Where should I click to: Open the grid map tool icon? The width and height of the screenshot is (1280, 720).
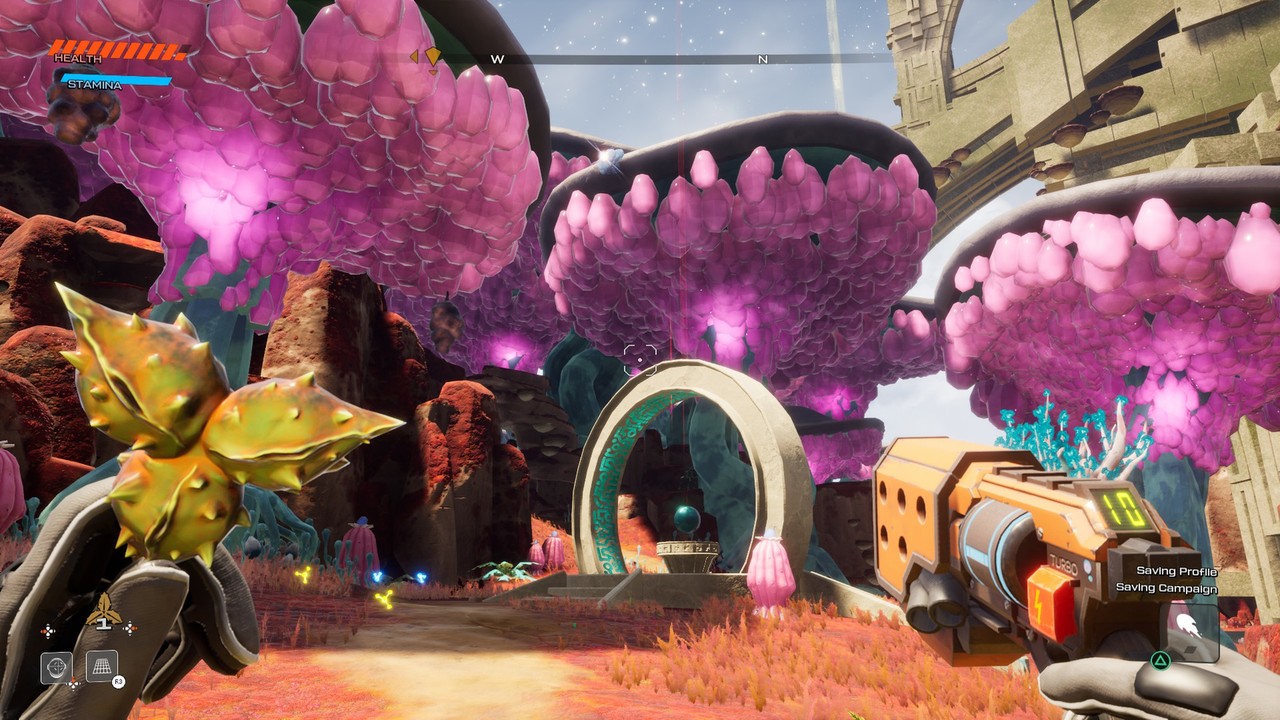(x=101, y=665)
